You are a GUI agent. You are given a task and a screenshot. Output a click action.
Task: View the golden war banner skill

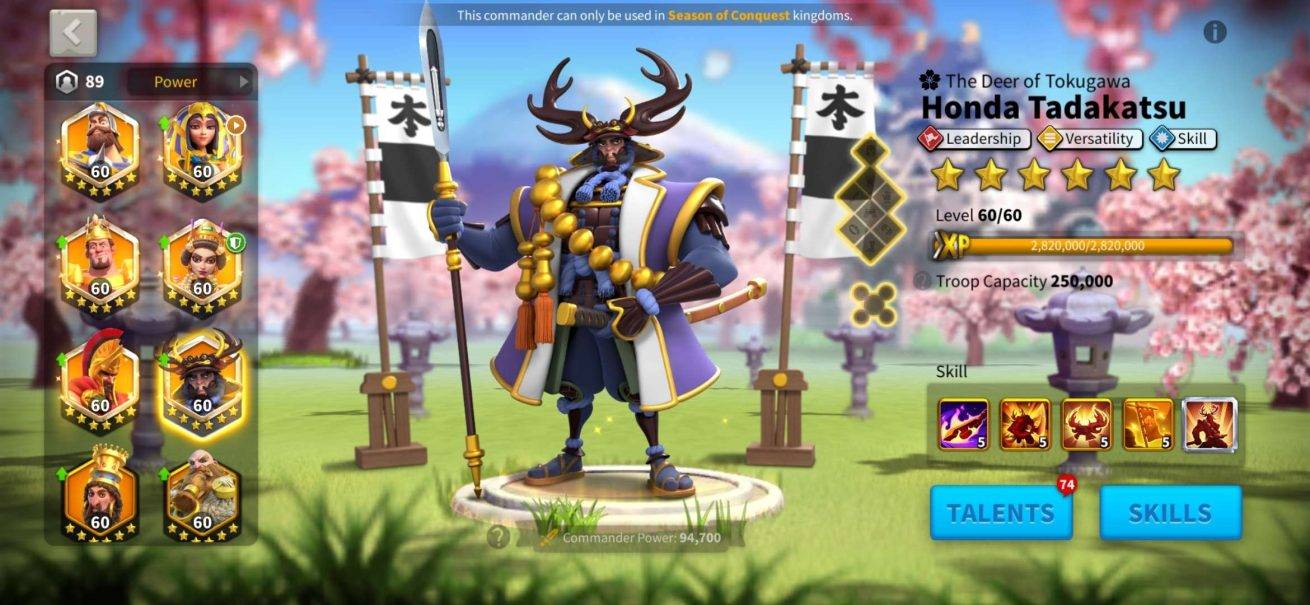[1148, 424]
